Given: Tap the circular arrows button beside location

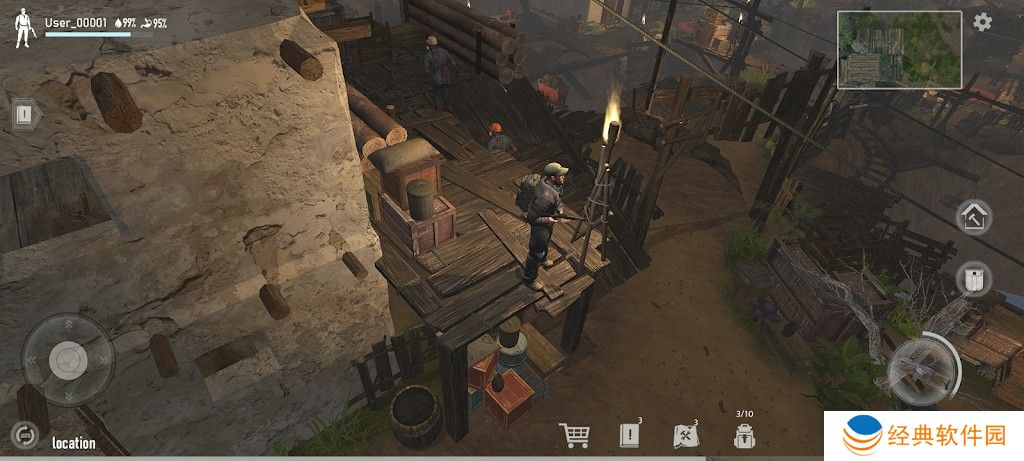Looking at the screenshot, I should tap(23, 434).
